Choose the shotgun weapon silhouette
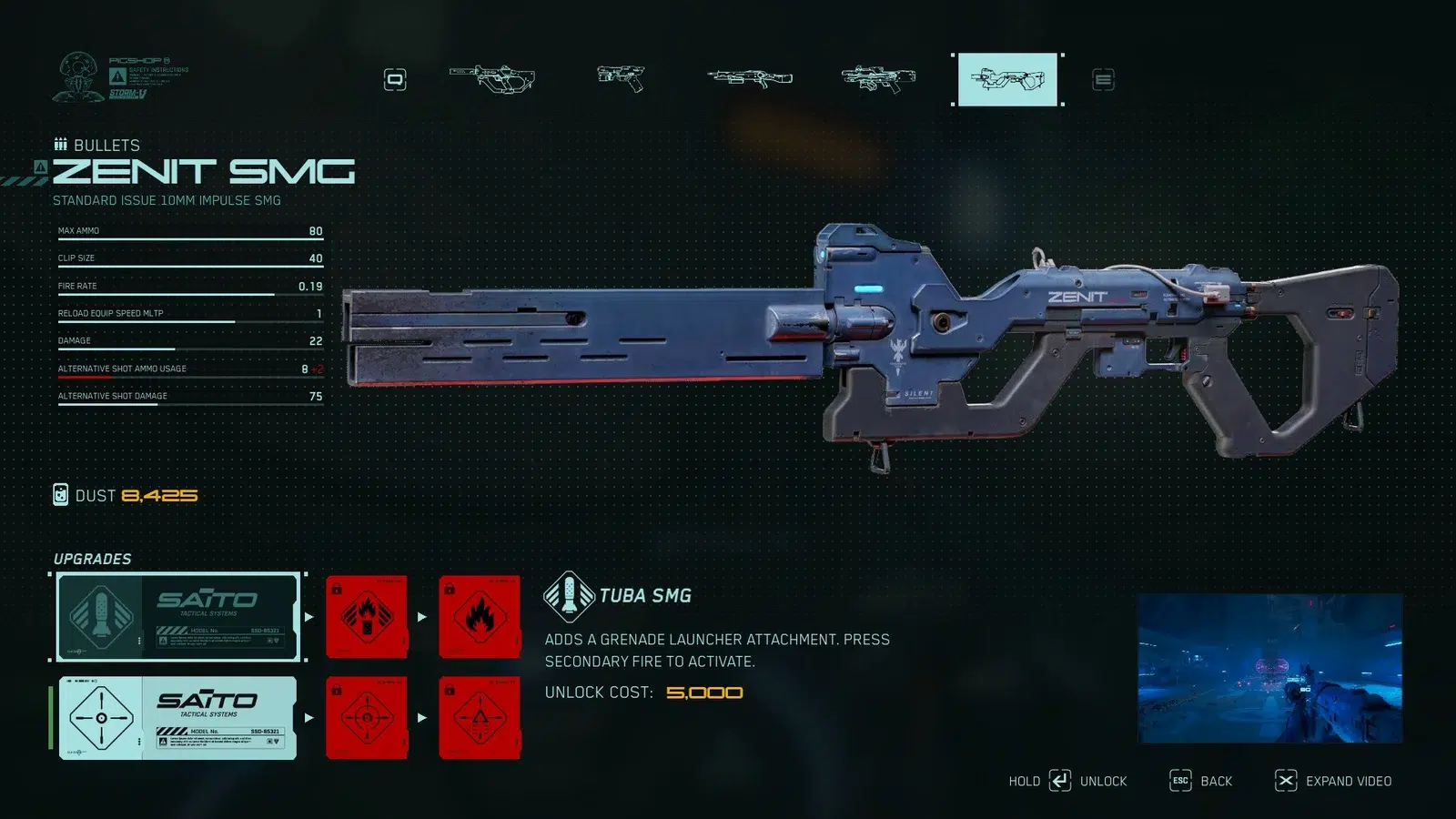Viewport: 1456px width, 819px height. pos(748,79)
